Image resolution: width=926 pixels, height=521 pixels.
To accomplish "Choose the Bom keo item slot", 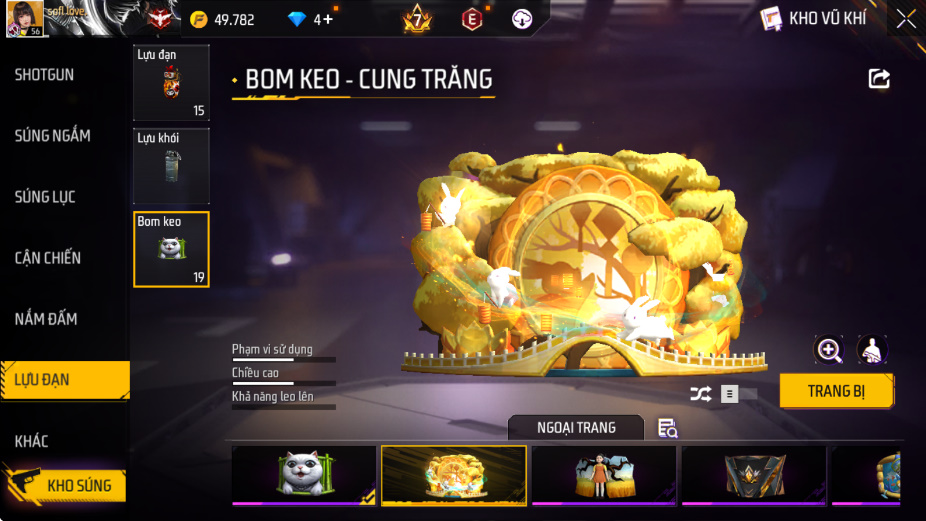I will (171, 249).
